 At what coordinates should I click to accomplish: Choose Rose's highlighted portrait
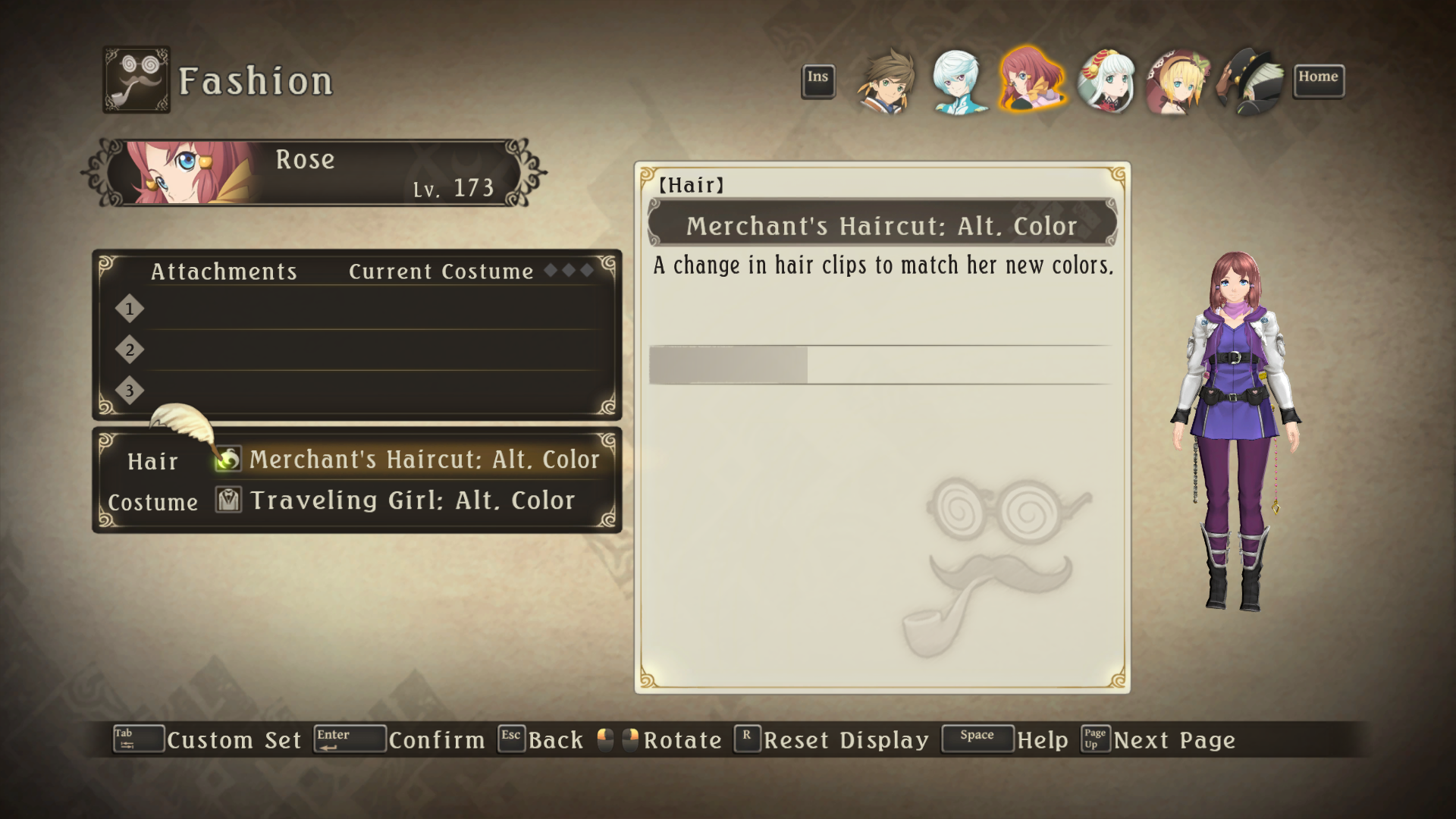click(x=1031, y=80)
